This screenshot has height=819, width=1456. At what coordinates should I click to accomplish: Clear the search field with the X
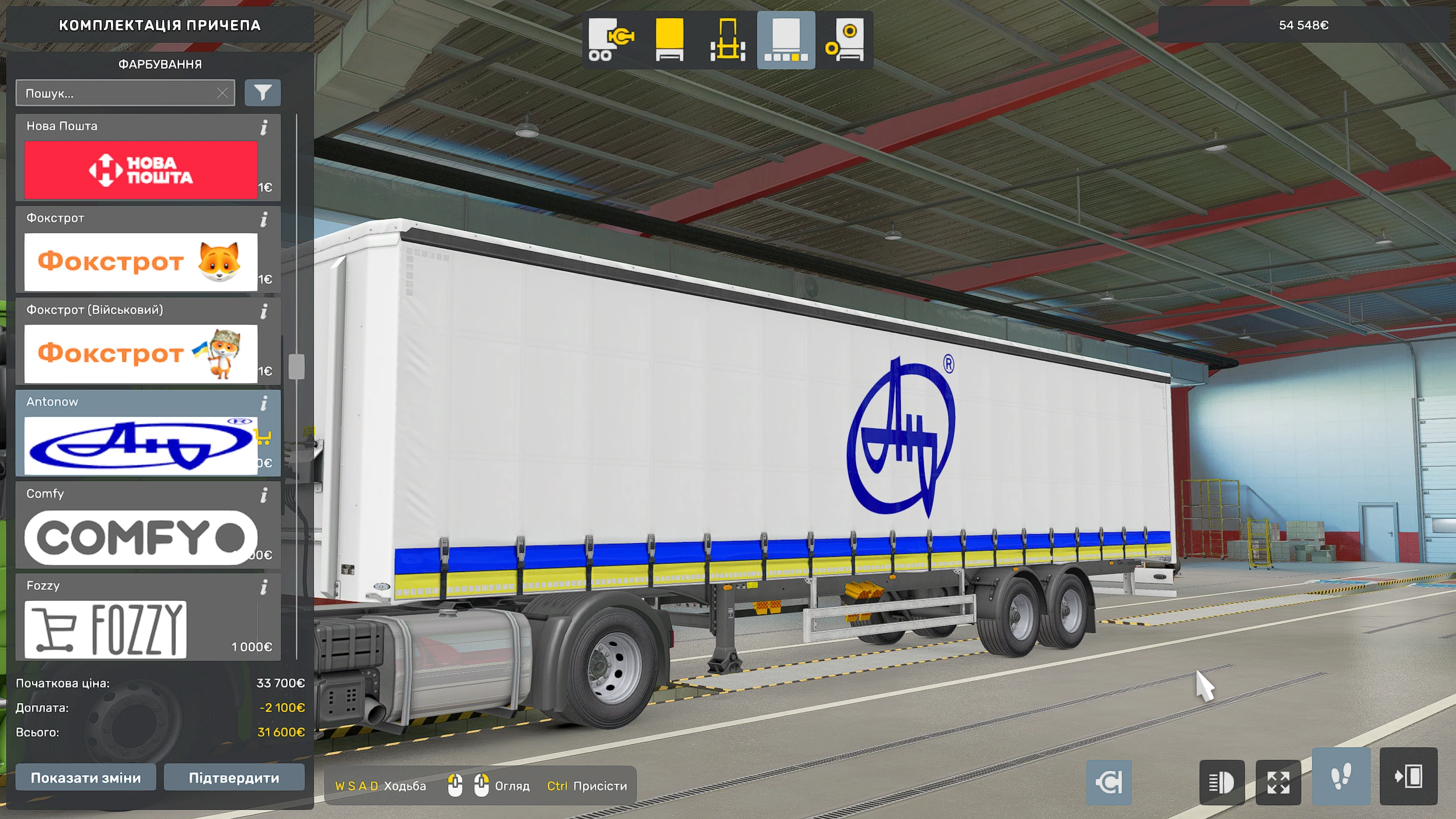pyautogui.click(x=223, y=93)
